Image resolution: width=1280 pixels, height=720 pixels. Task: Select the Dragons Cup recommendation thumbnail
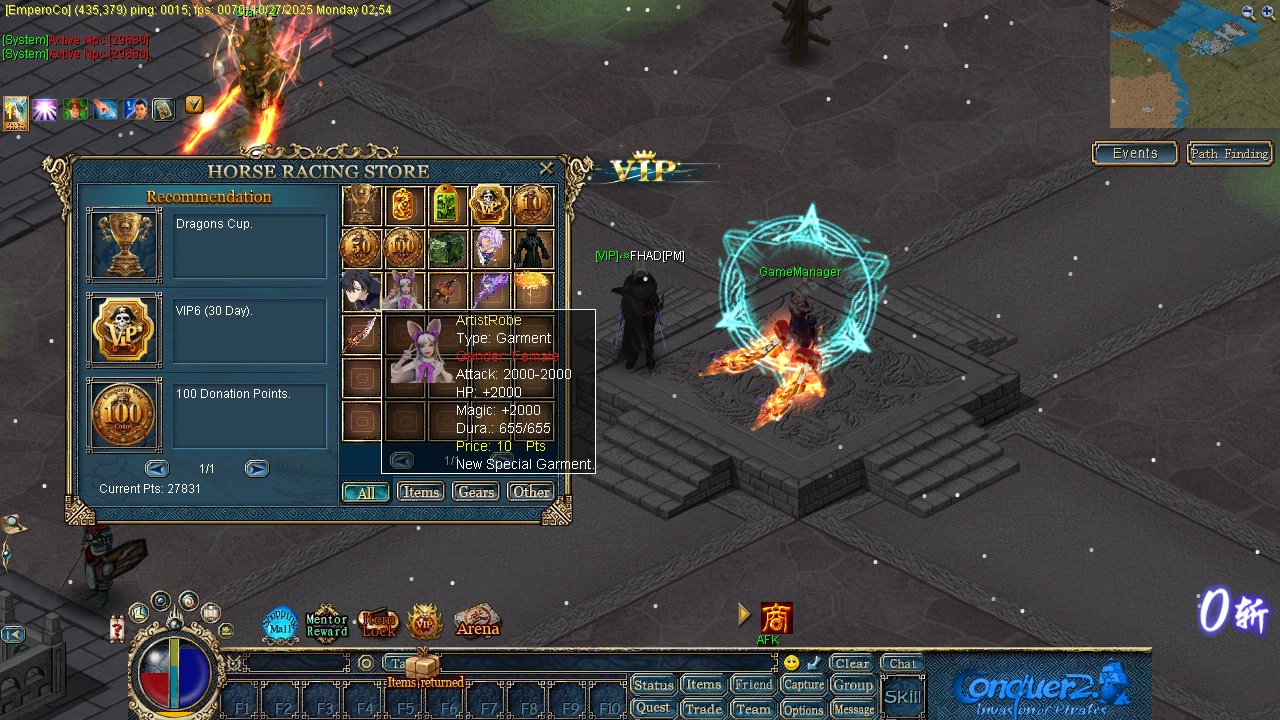tap(124, 246)
